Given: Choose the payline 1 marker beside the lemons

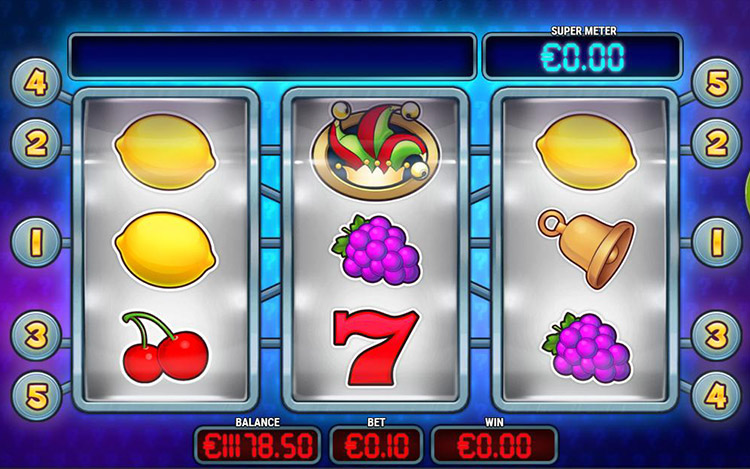Looking at the screenshot, I should [36, 242].
